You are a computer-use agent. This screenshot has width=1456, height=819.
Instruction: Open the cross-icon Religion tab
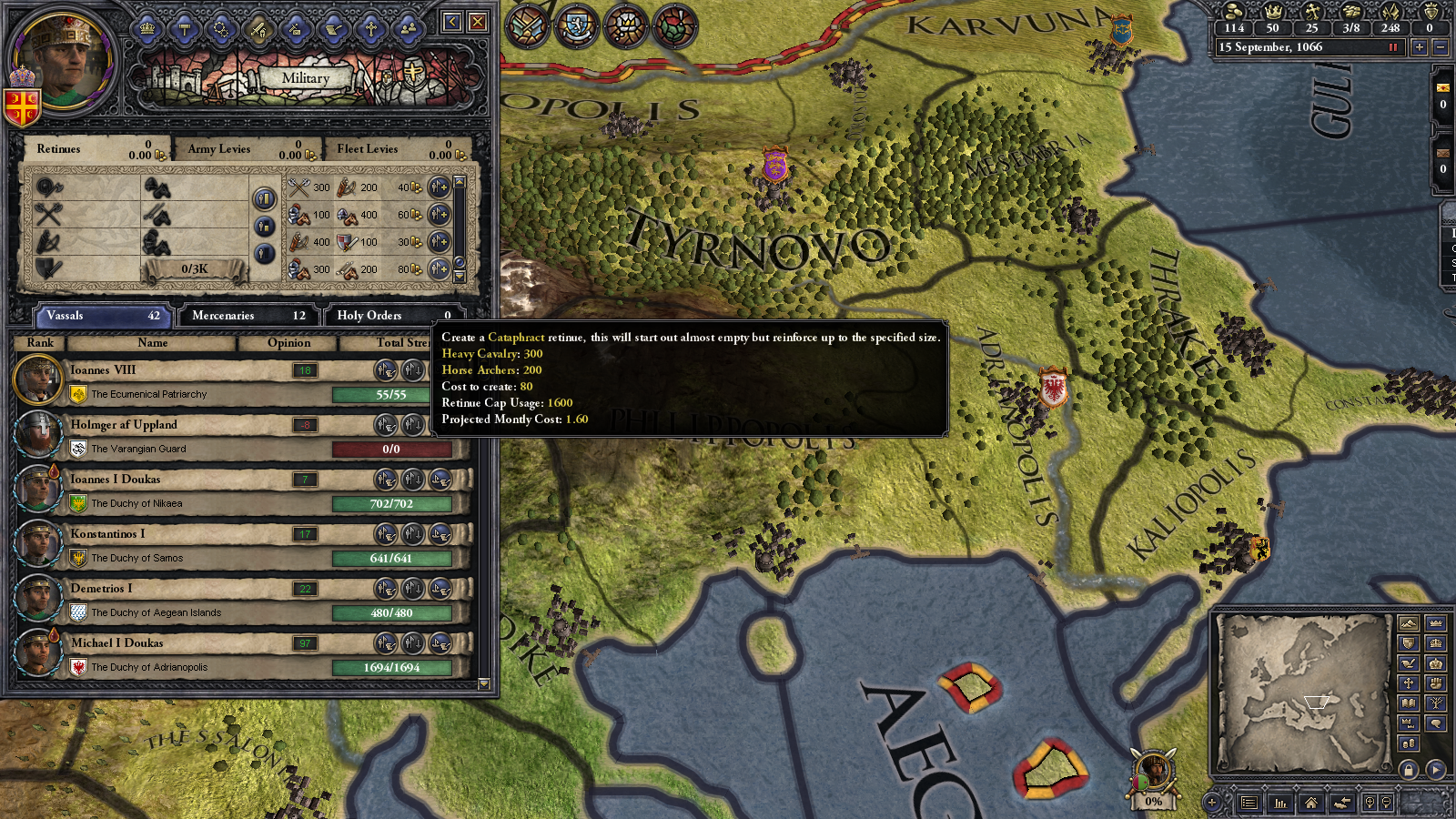[x=370, y=29]
